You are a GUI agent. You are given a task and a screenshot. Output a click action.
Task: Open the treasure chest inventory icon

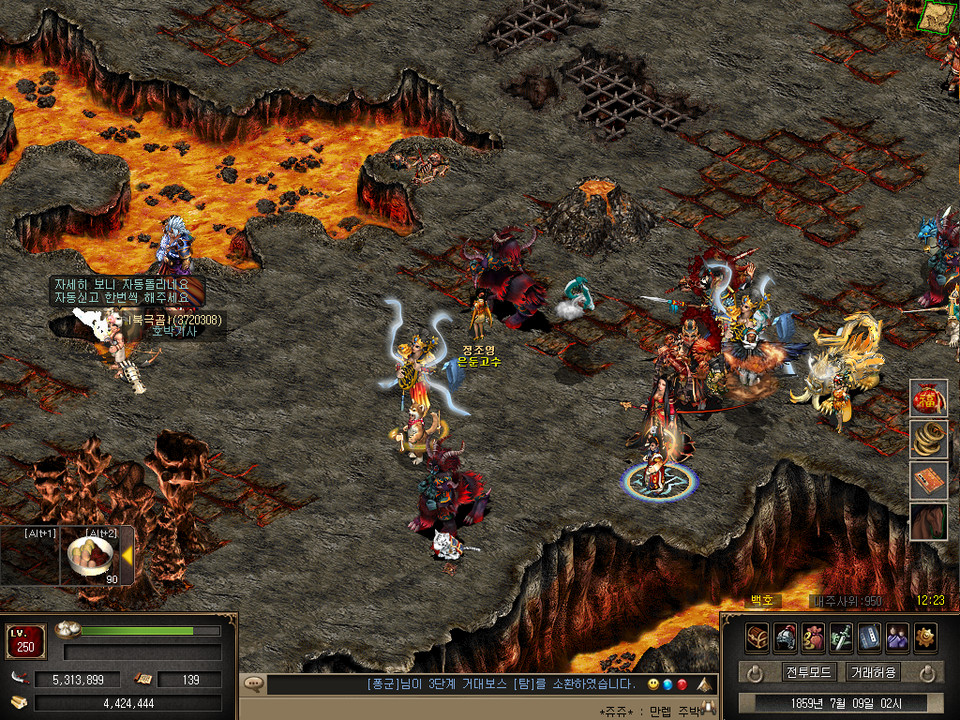click(x=757, y=636)
